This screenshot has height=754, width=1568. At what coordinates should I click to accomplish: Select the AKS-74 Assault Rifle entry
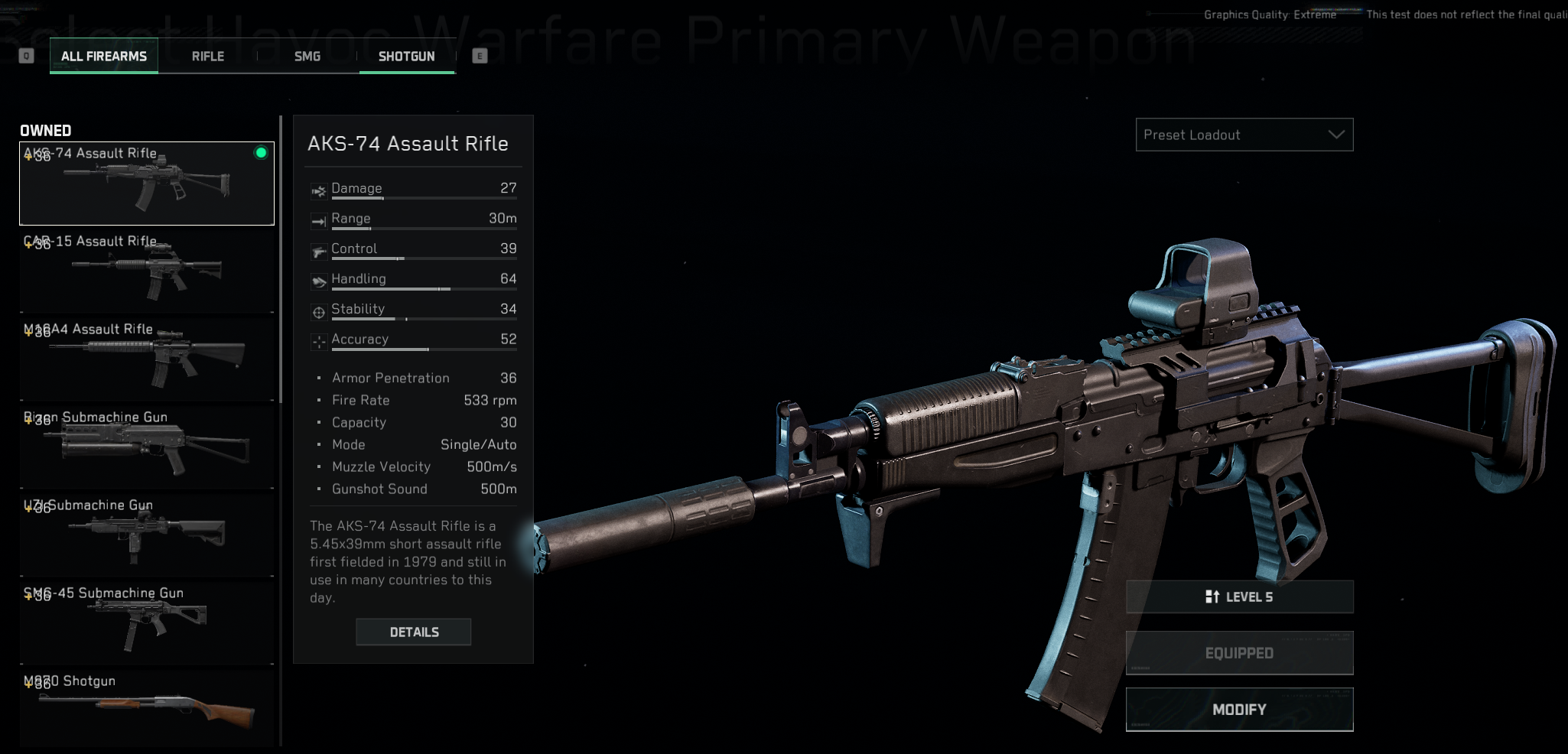pyautogui.click(x=147, y=184)
